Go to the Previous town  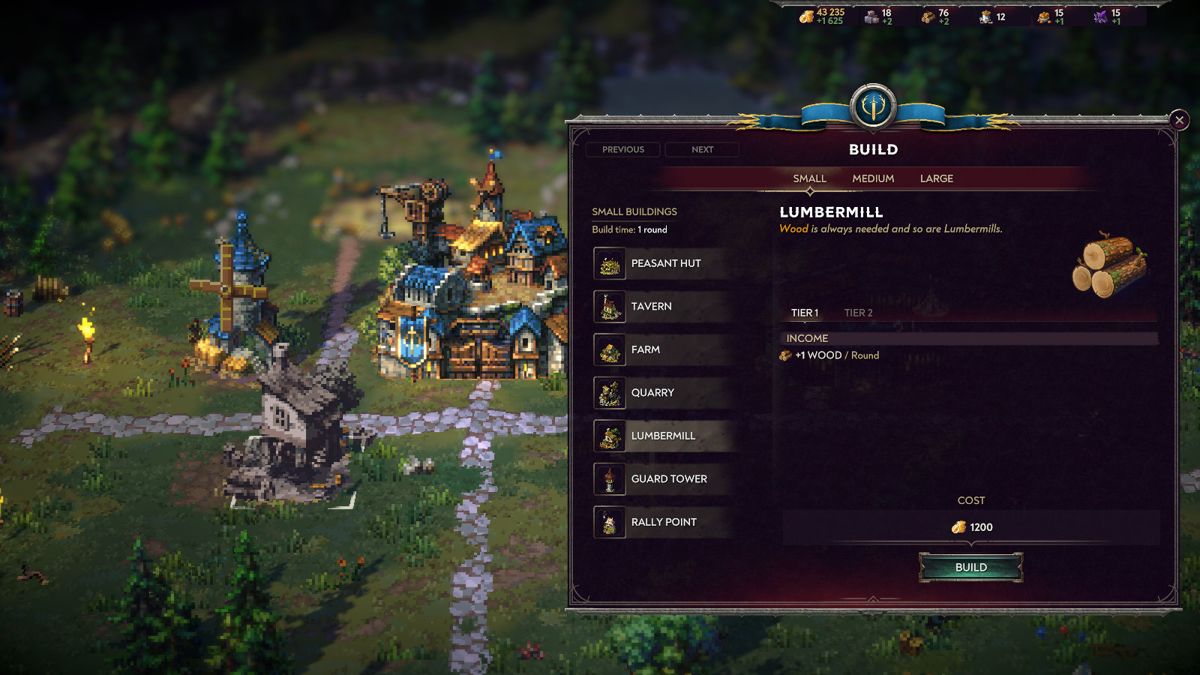click(x=623, y=150)
